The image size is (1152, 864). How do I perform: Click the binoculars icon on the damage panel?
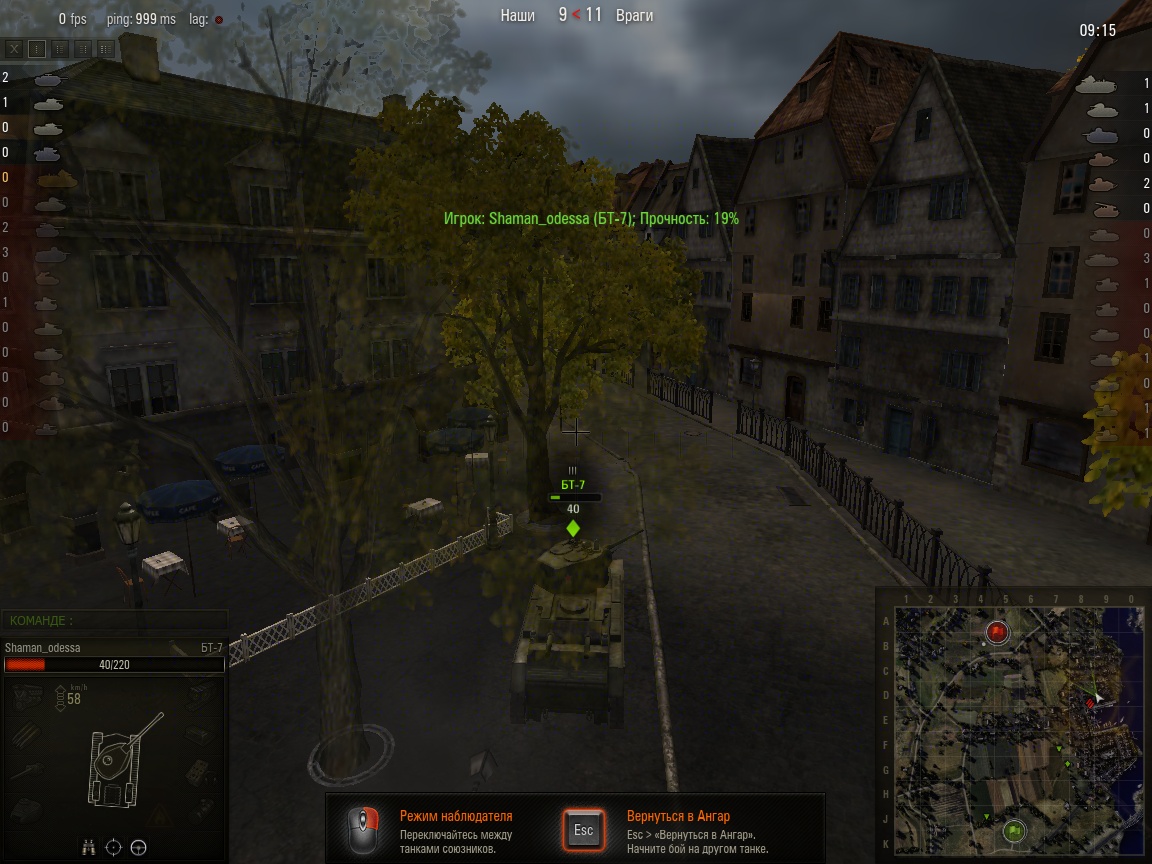89,847
